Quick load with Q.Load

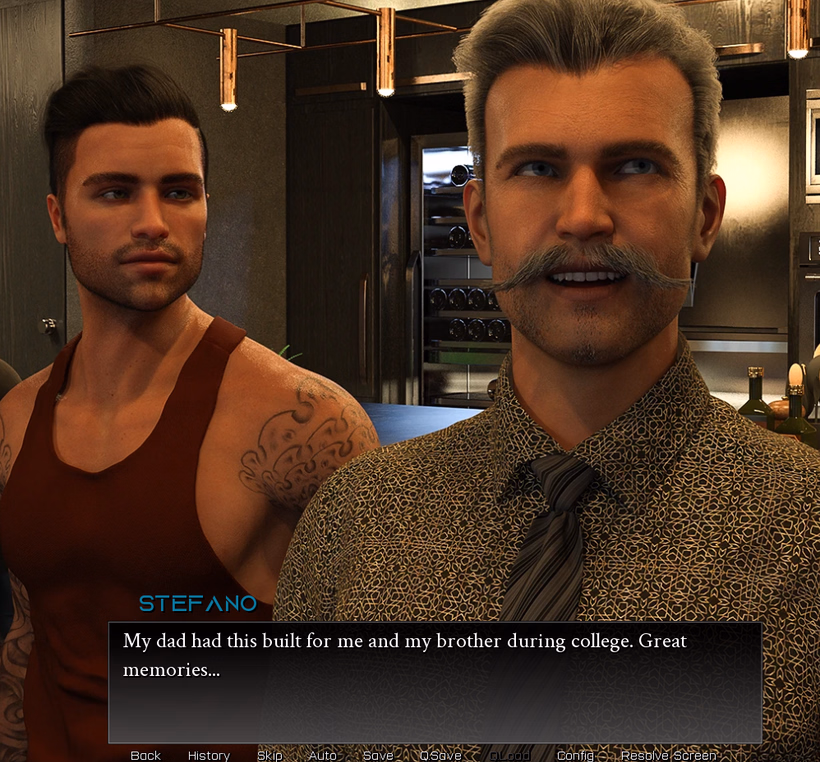click(510, 755)
